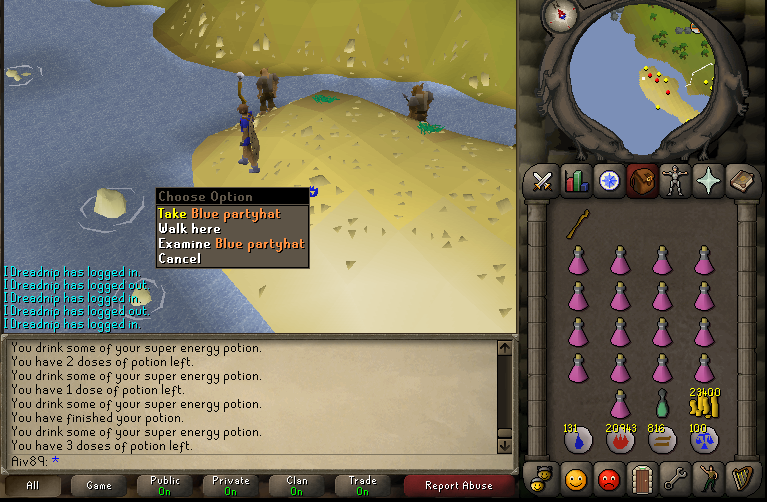Click the Report Abuse button
The width and height of the screenshot is (767, 502).
pyautogui.click(x=458, y=485)
